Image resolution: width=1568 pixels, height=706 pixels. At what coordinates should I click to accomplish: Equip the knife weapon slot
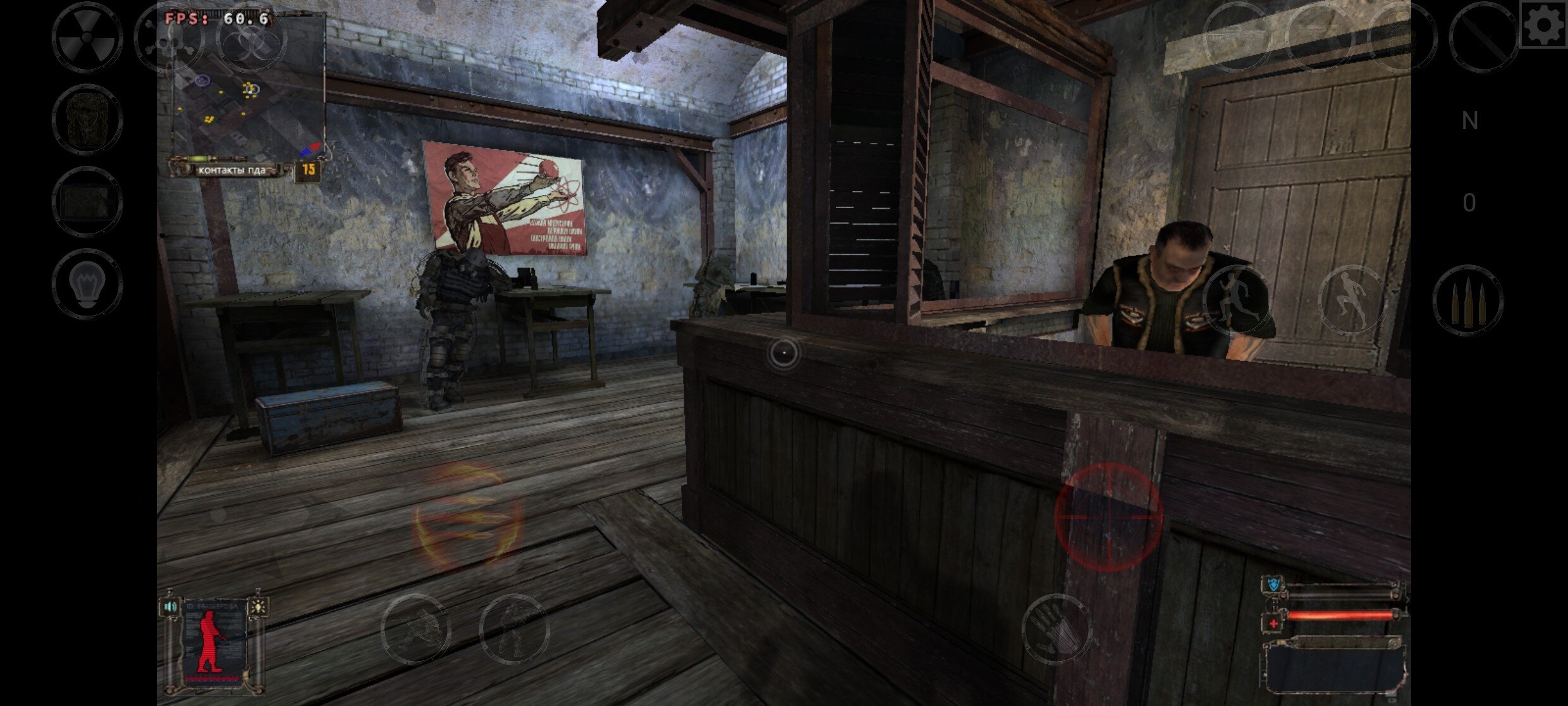pyautogui.click(x=1484, y=37)
